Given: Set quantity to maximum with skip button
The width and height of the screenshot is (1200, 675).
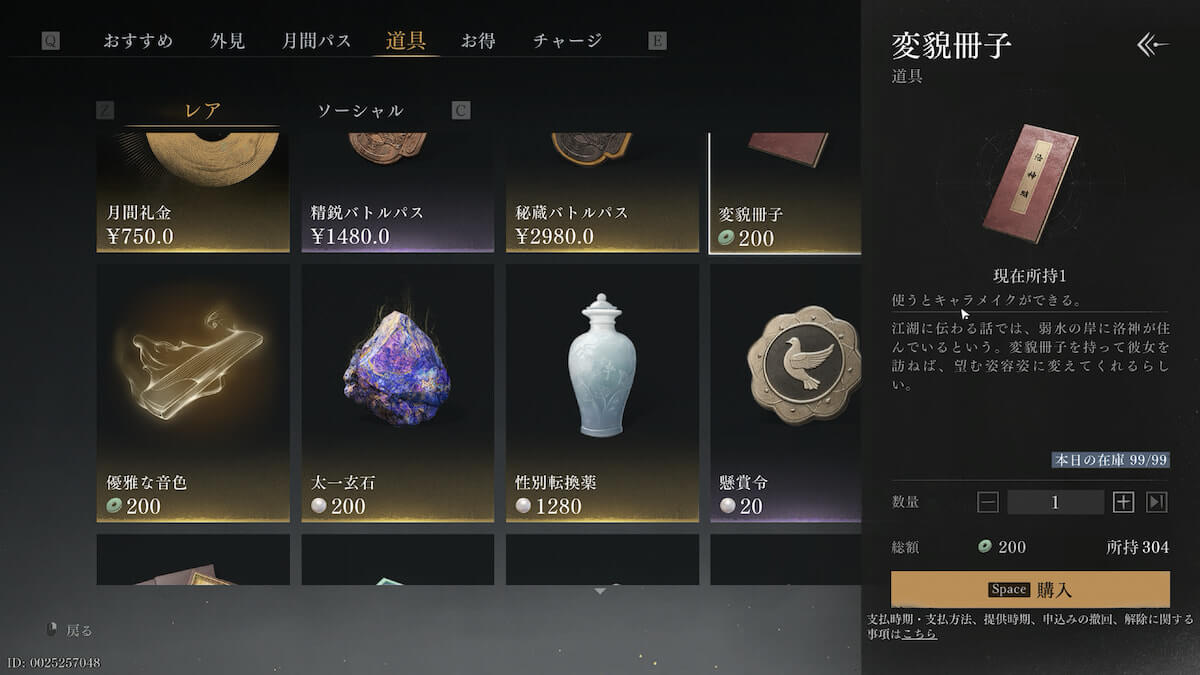Looking at the screenshot, I should 1157,502.
